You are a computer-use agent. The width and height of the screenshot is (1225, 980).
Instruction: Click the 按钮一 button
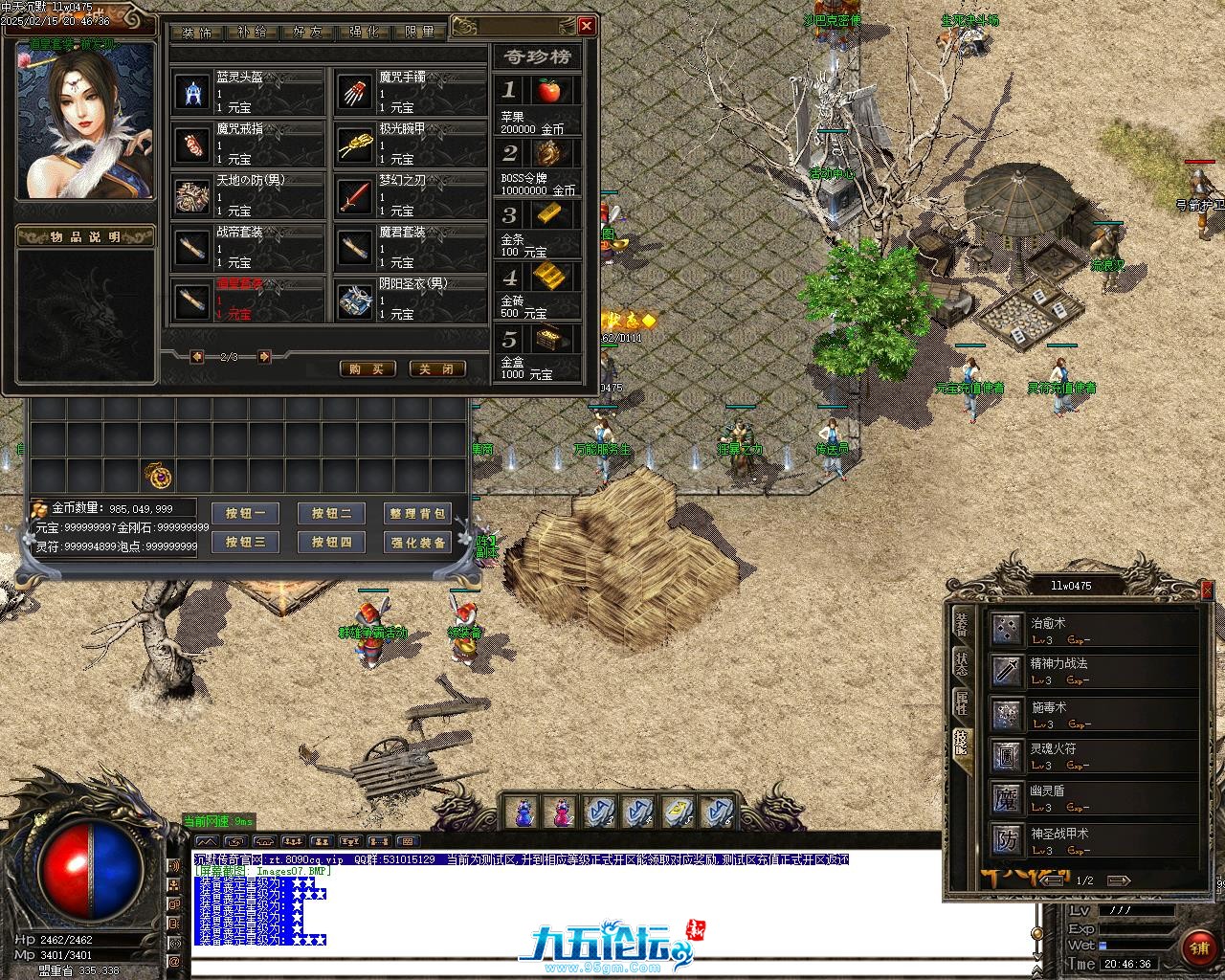click(246, 514)
